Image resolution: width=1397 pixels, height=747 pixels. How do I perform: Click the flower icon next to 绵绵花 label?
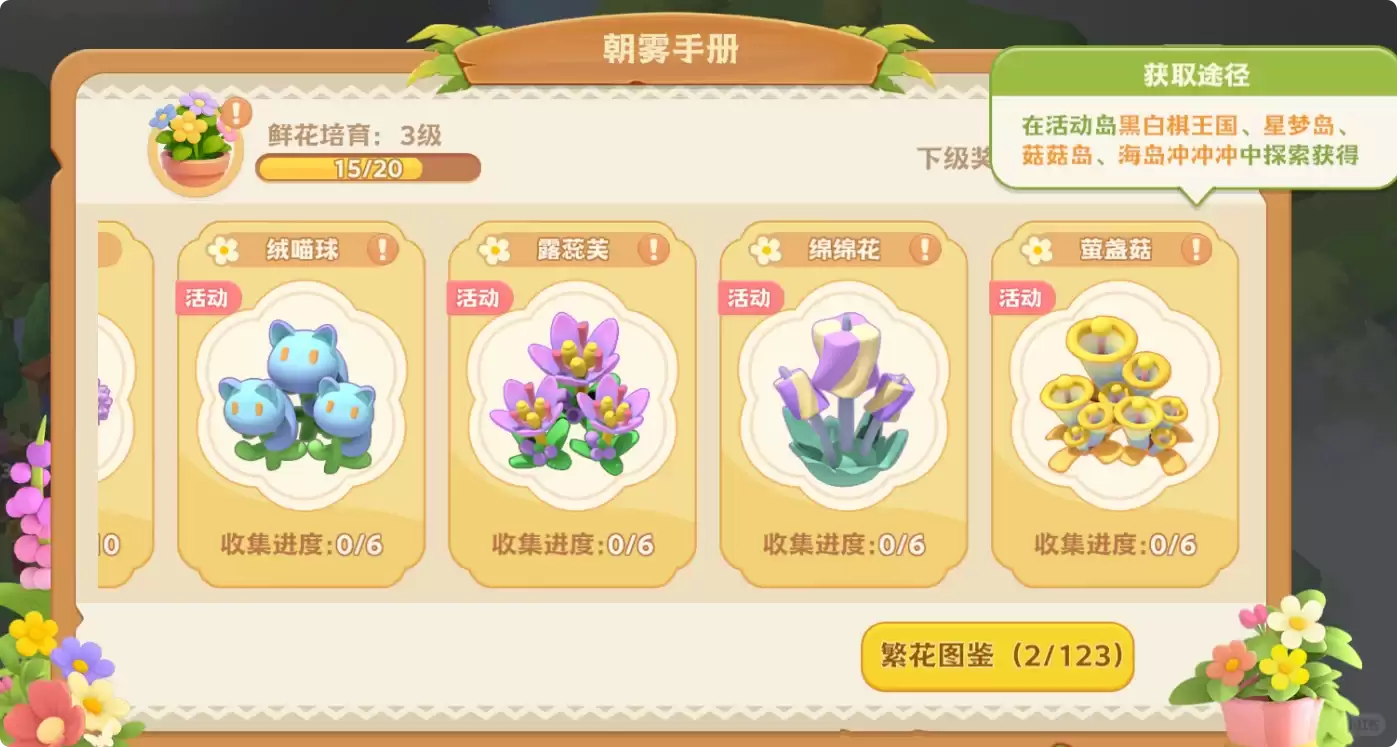coord(766,249)
